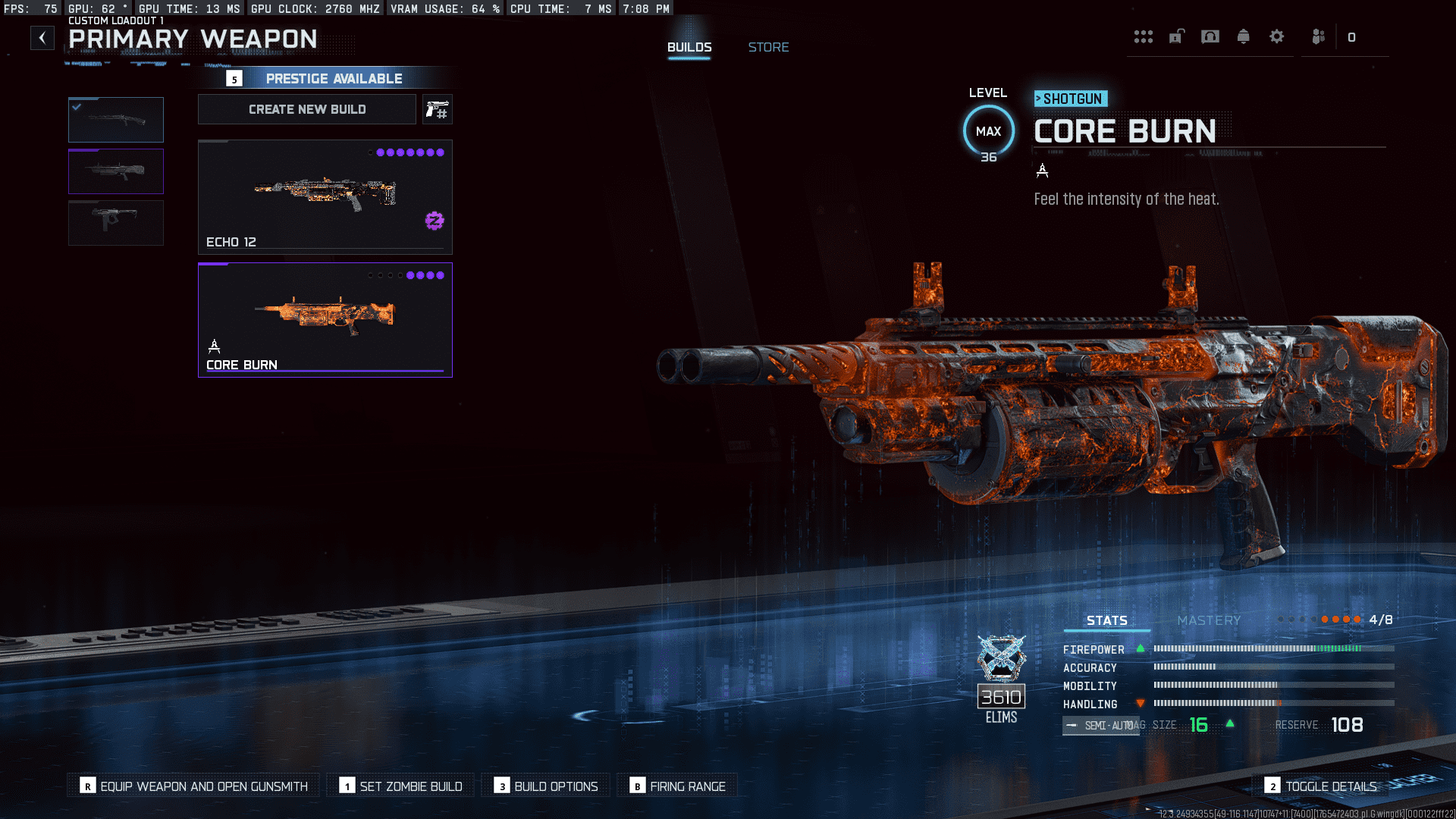Switch to the Mastery tab
The height and width of the screenshot is (819, 1456).
pos(1209,620)
